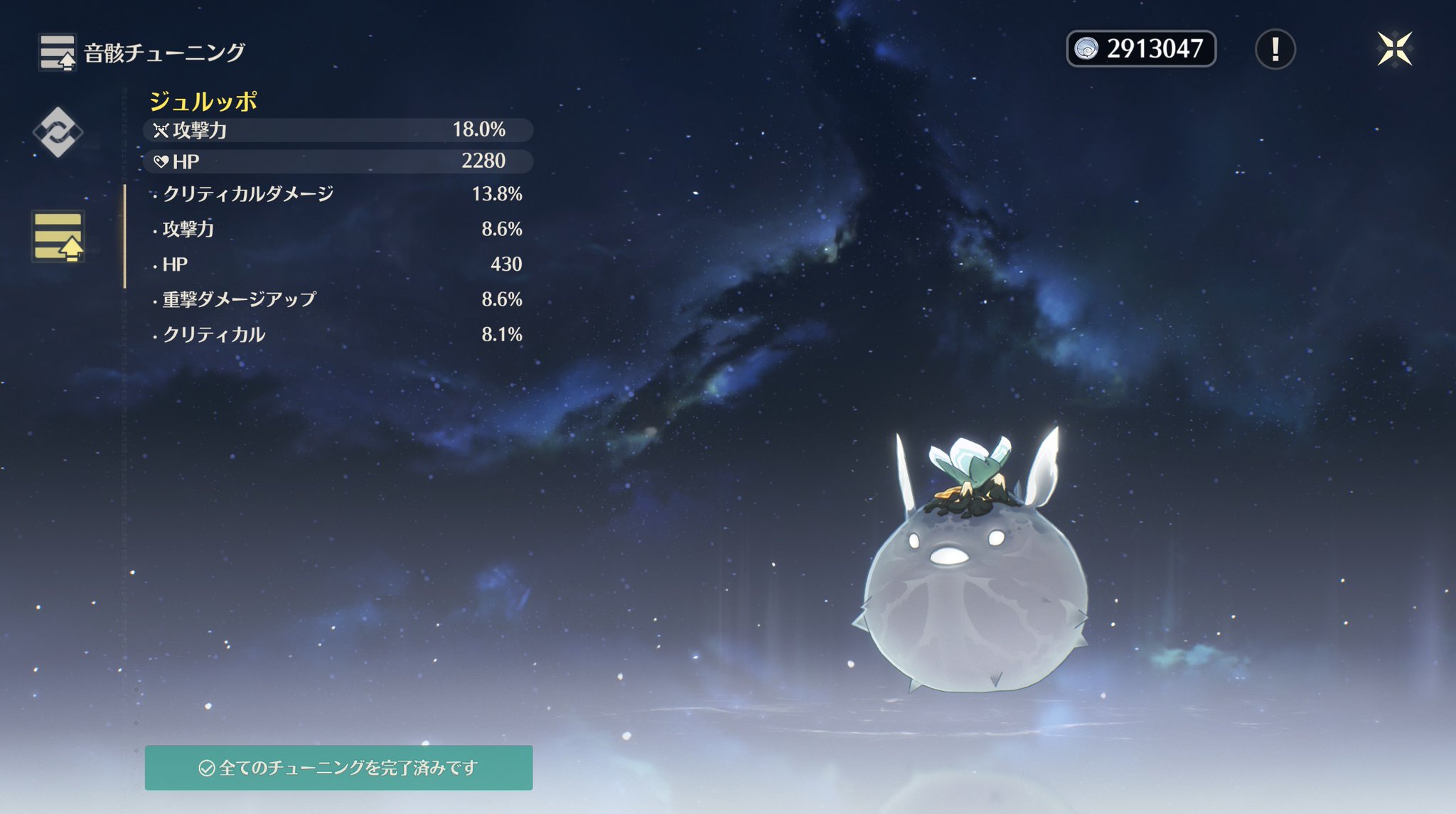Select the クリティカル 8.1% substat row
1456x814 pixels.
point(338,334)
